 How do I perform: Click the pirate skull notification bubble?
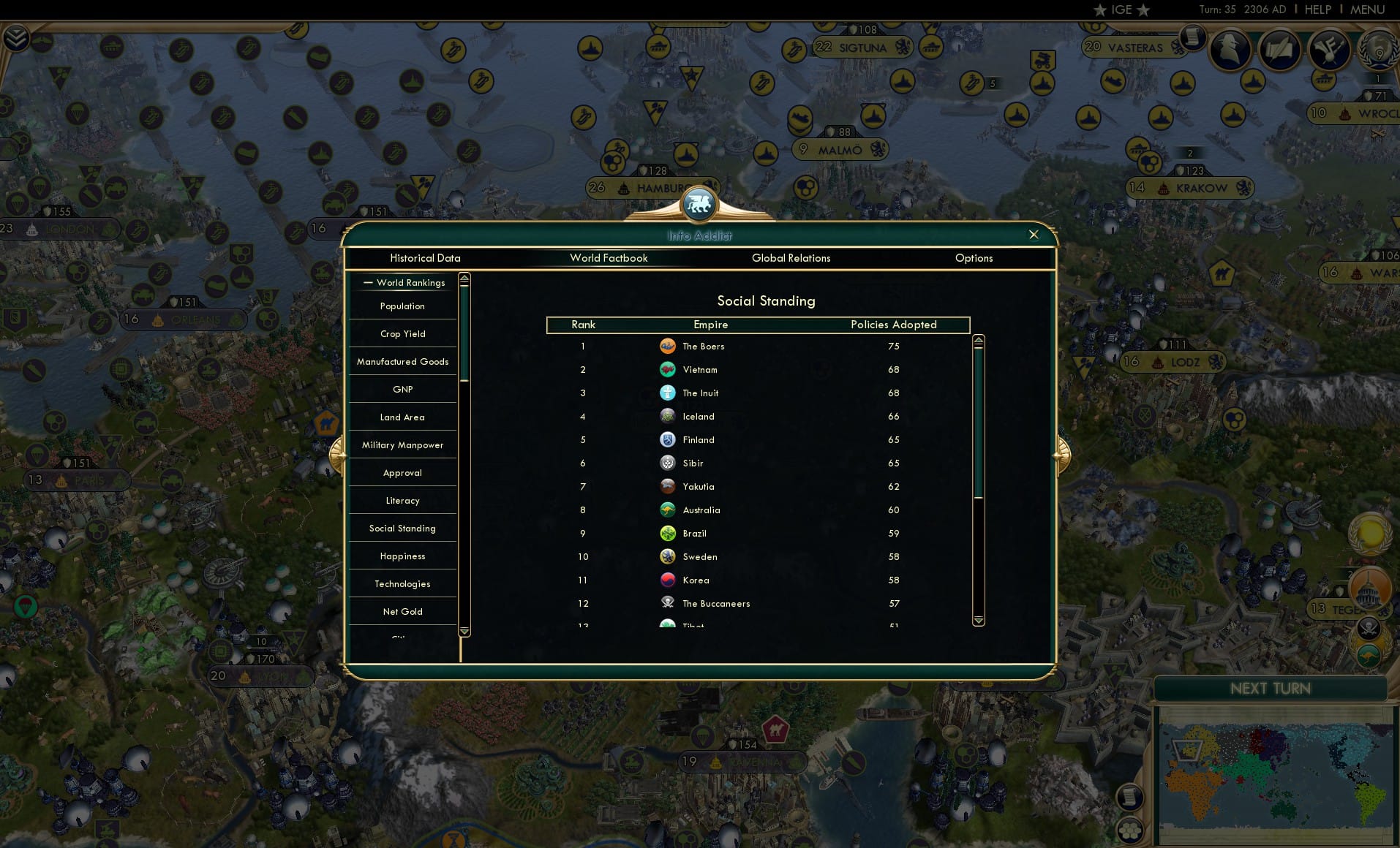point(1369,626)
